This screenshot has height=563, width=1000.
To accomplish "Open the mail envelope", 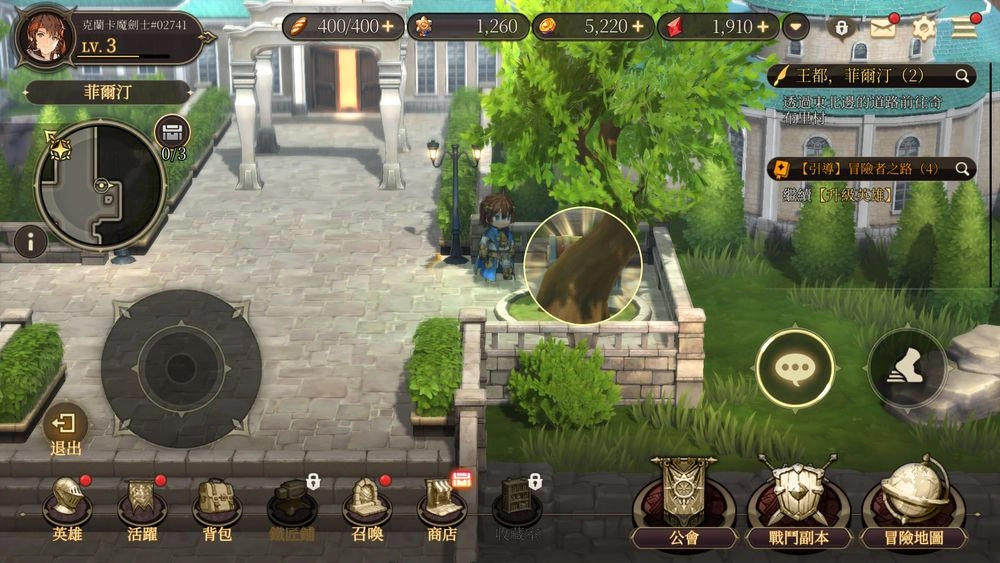I will click(x=882, y=28).
